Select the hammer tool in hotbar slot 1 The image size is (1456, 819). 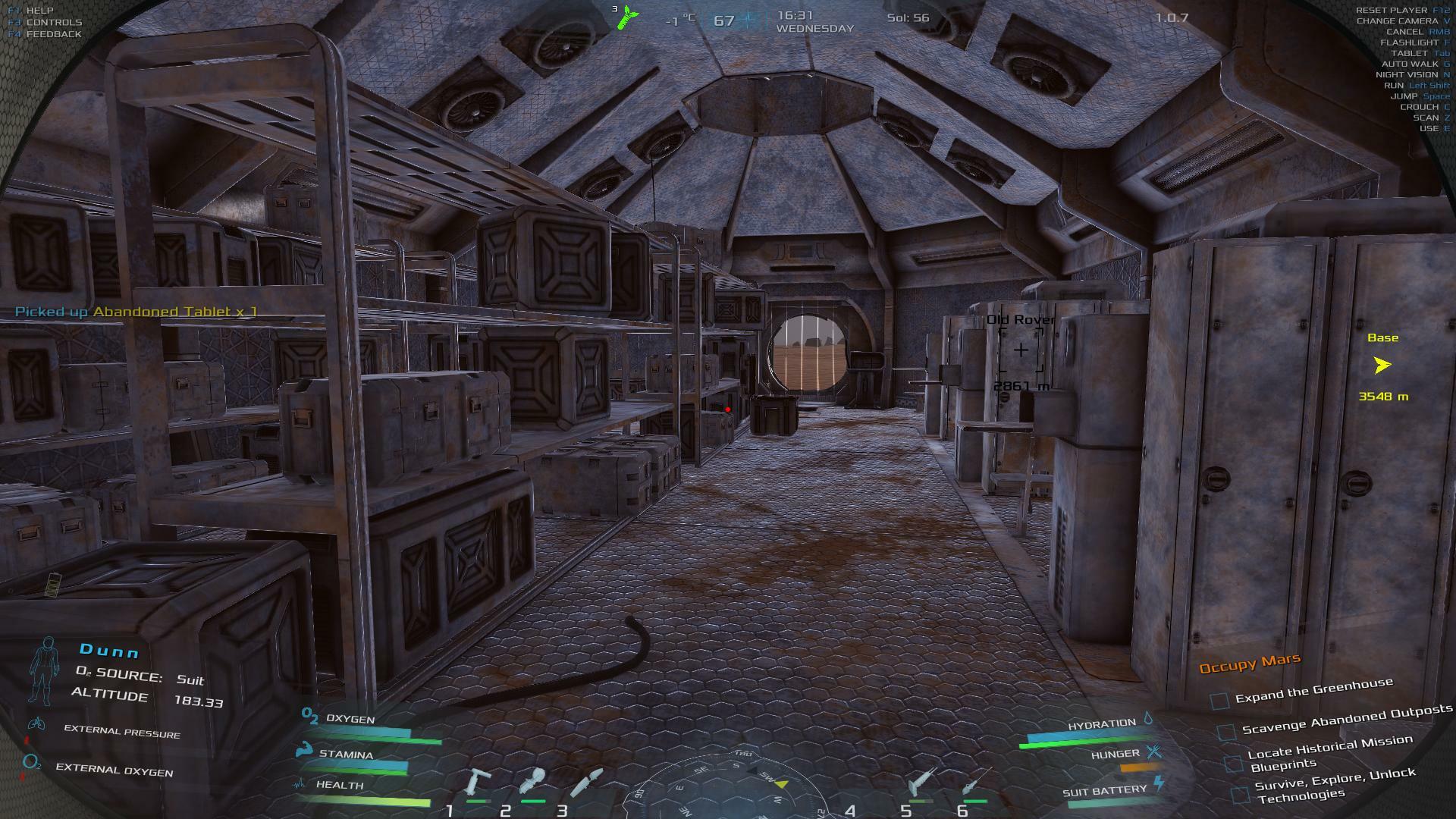(x=479, y=782)
